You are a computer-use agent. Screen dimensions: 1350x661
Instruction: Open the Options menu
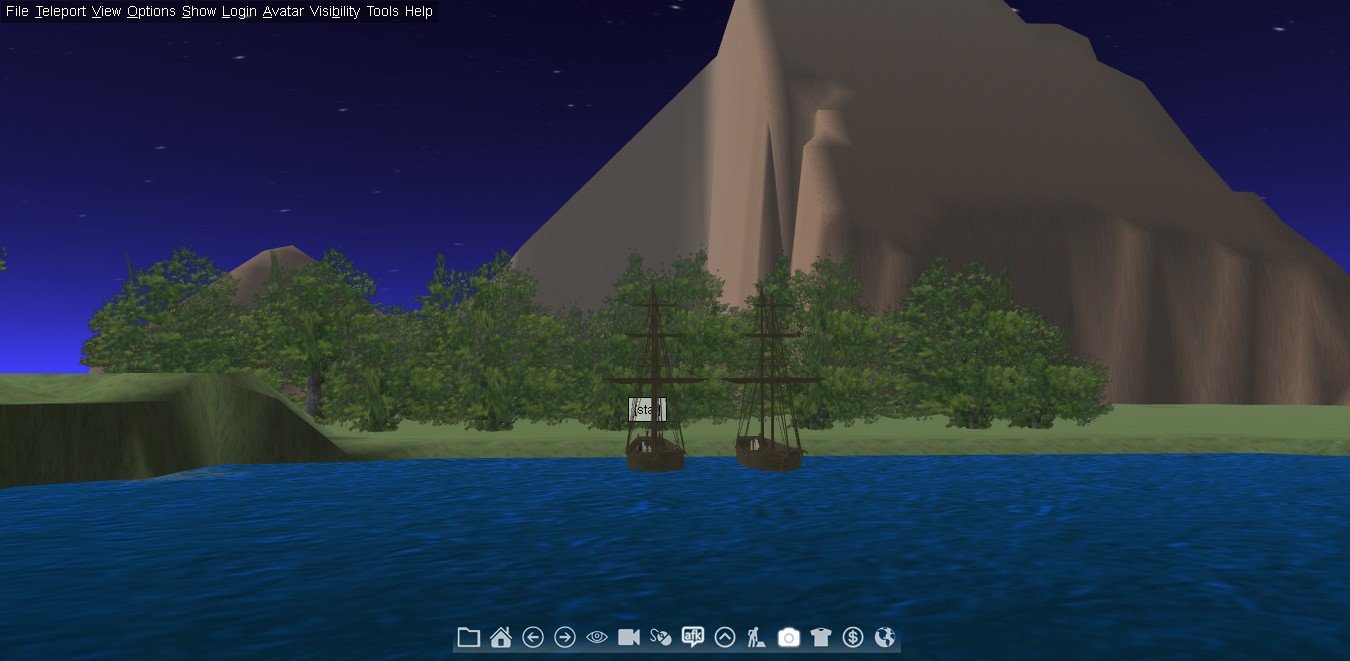point(151,12)
